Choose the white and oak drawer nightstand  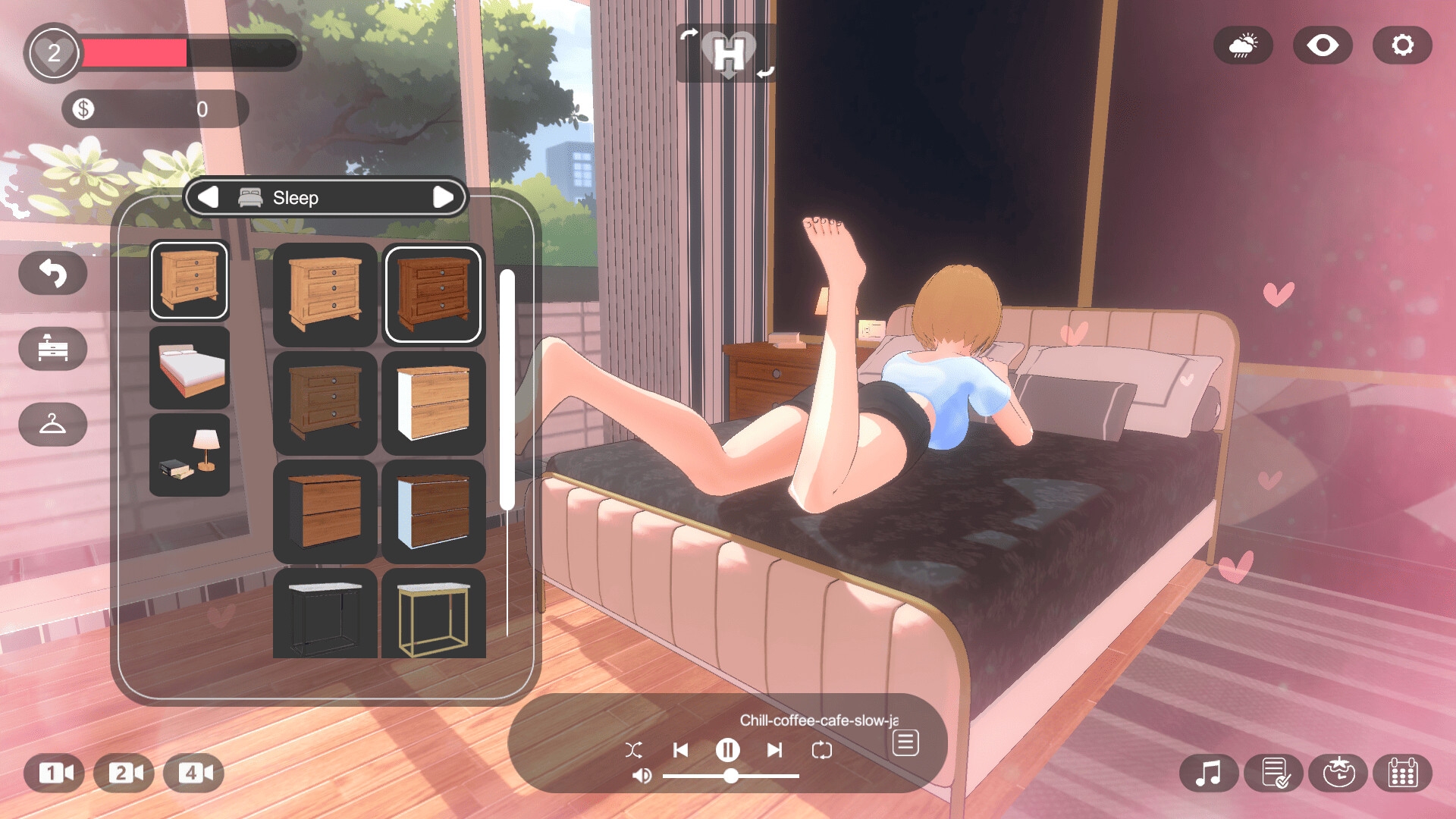pos(433,403)
